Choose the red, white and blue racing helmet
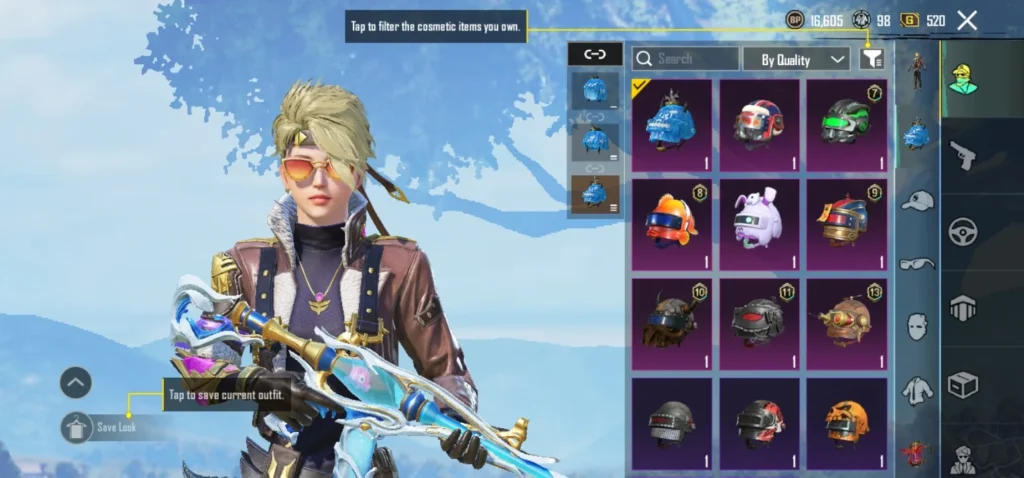Image resolution: width=1024 pixels, height=478 pixels. pyautogui.click(x=759, y=124)
